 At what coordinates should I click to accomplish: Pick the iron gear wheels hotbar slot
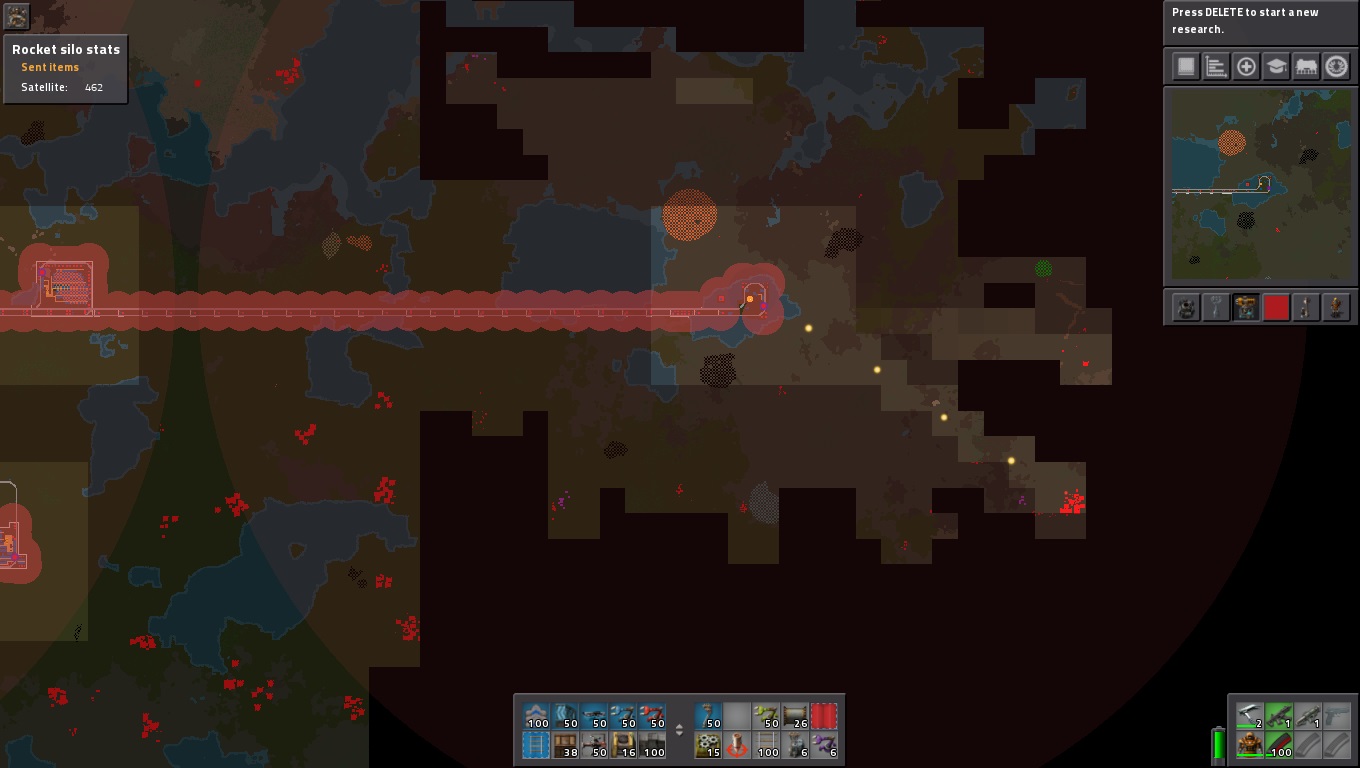coord(708,745)
